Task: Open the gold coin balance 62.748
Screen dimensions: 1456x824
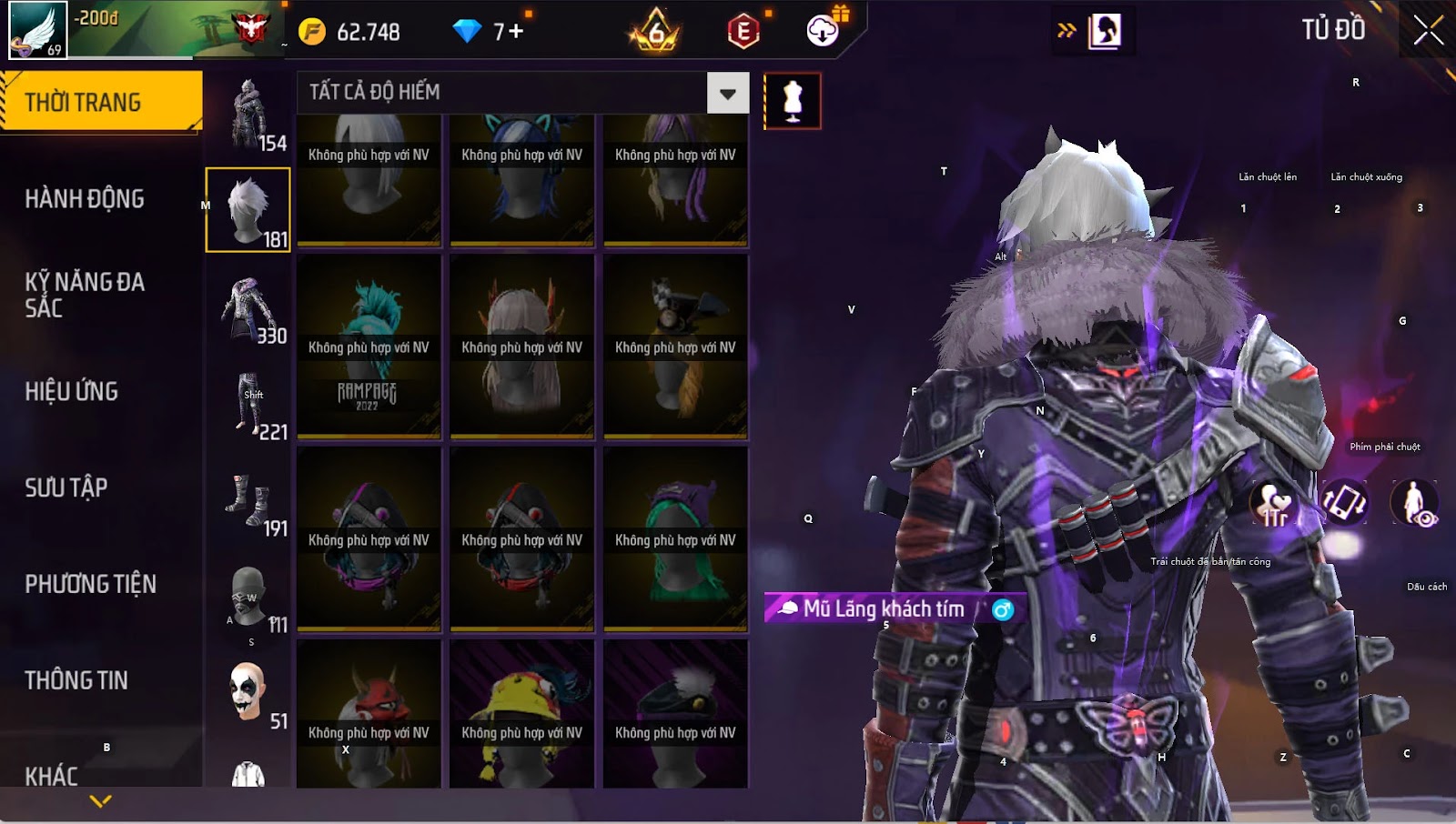Action: 352,32
